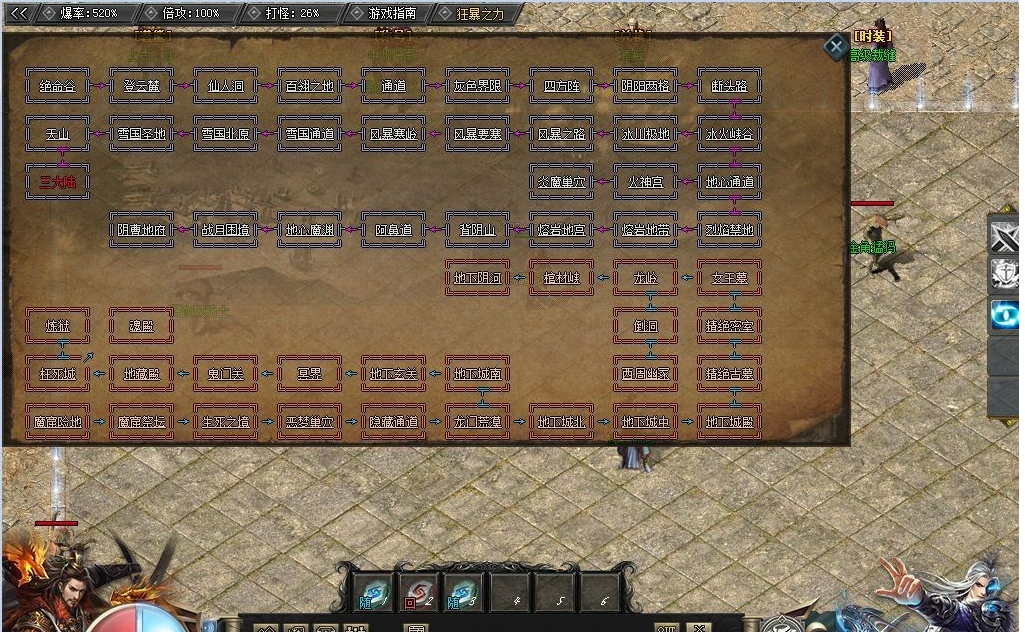Viewport: 1025px width, 632px height.
Task: Select the 天山 map node
Action: (57, 134)
